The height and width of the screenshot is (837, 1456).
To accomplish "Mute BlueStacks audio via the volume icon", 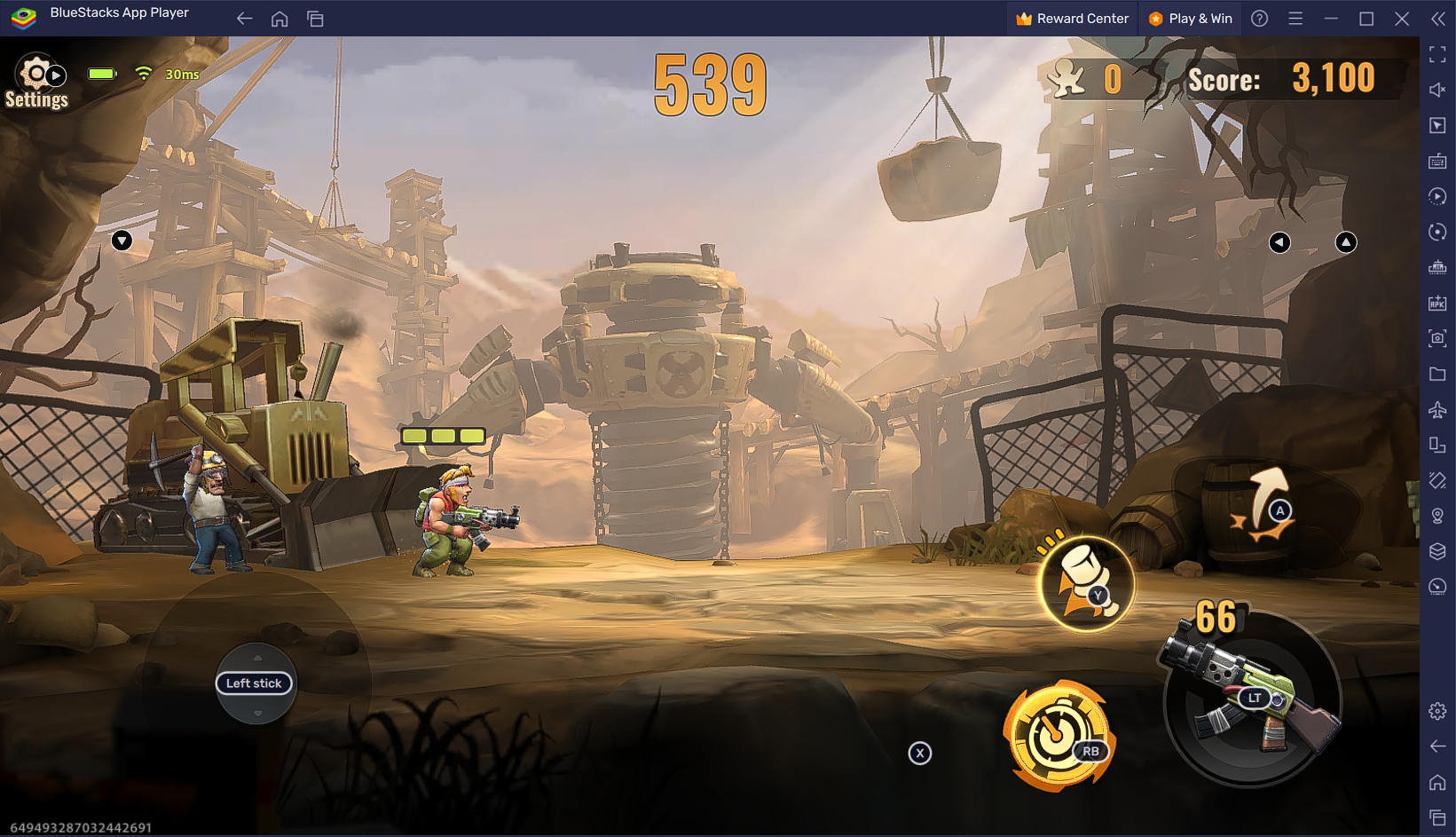I will (x=1437, y=90).
